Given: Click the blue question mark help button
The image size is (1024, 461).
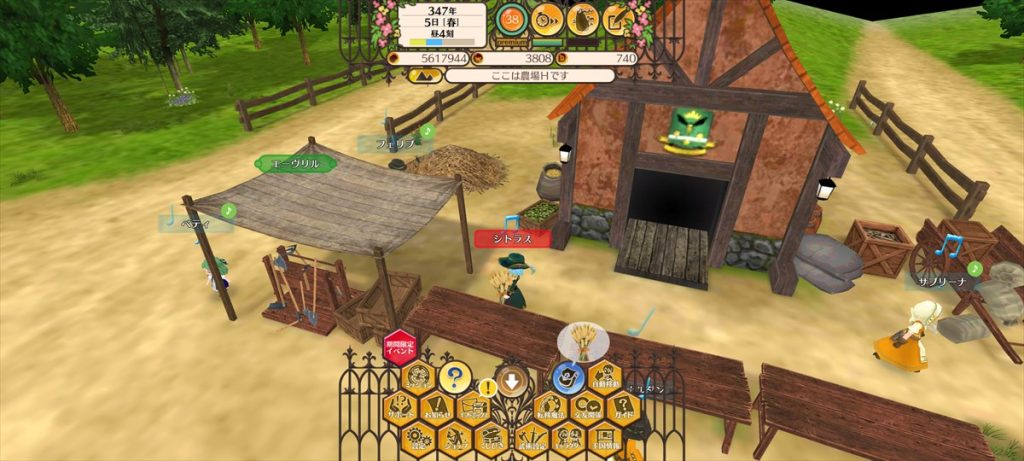Looking at the screenshot, I should 454,378.
